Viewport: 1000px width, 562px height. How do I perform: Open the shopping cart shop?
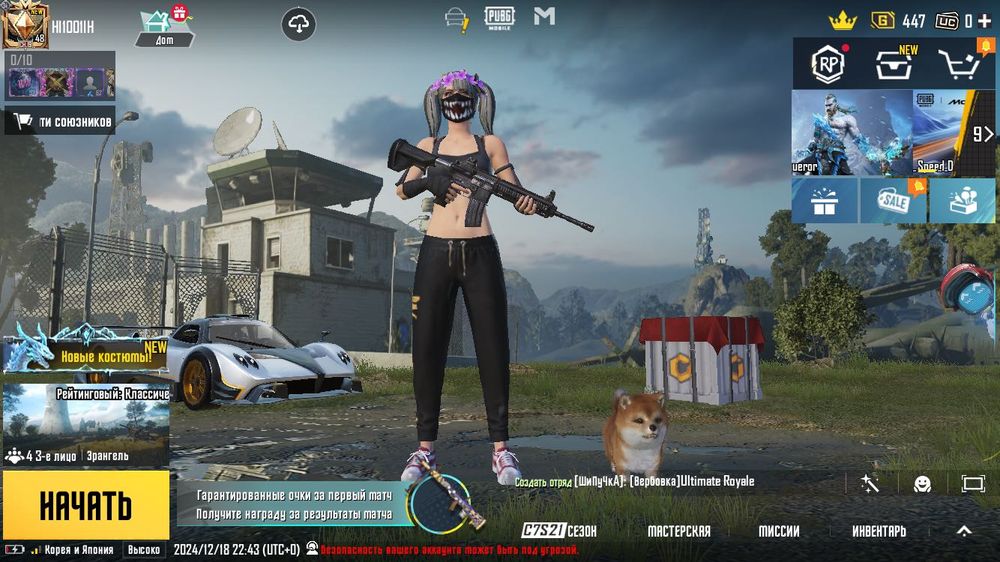click(x=959, y=65)
